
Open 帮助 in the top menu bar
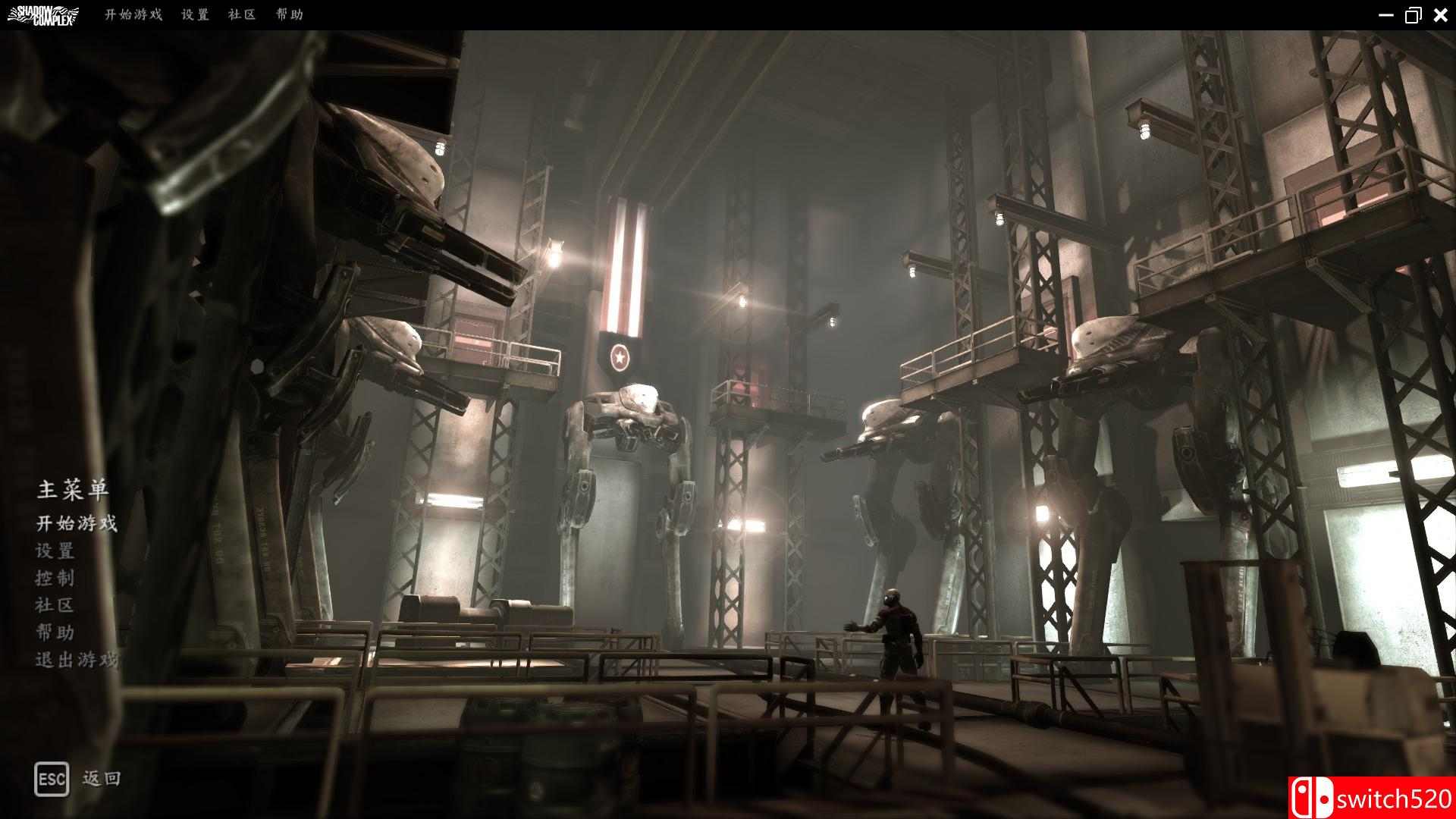point(290,15)
